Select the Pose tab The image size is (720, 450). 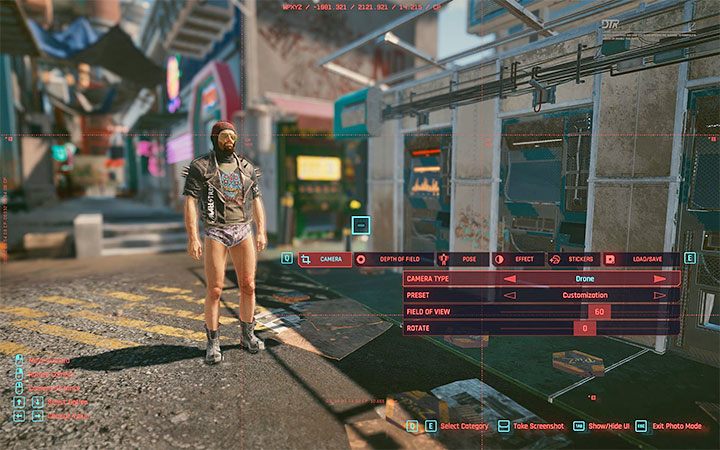[462, 258]
